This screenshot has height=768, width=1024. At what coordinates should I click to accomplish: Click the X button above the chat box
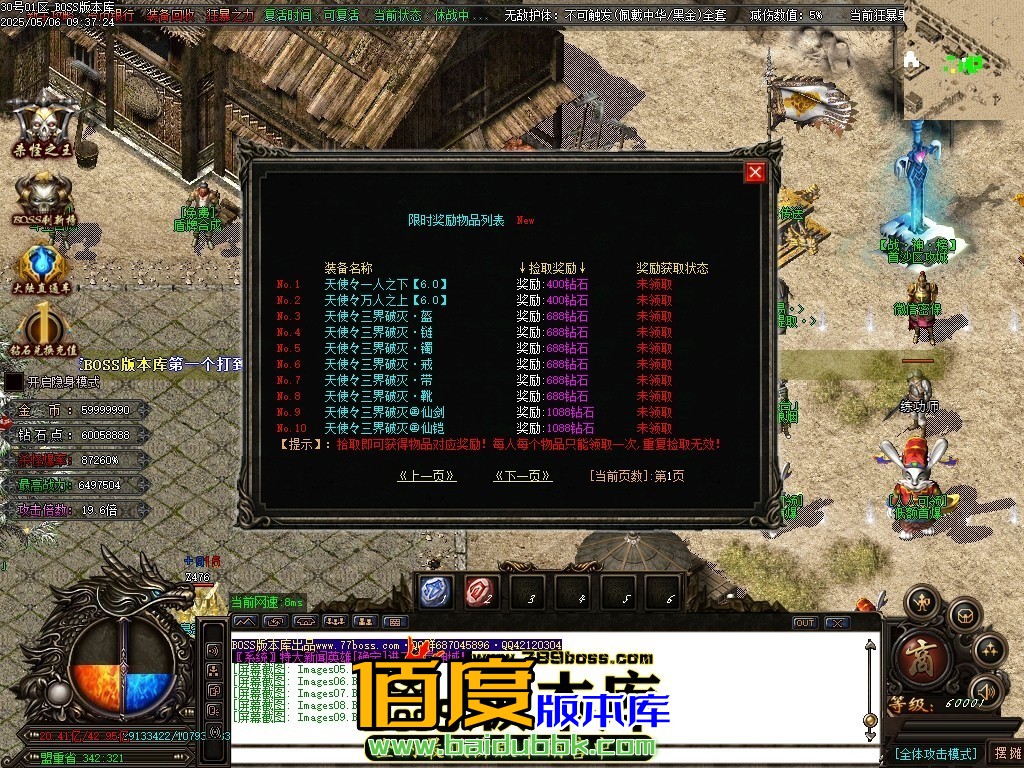click(x=837, y=622)
